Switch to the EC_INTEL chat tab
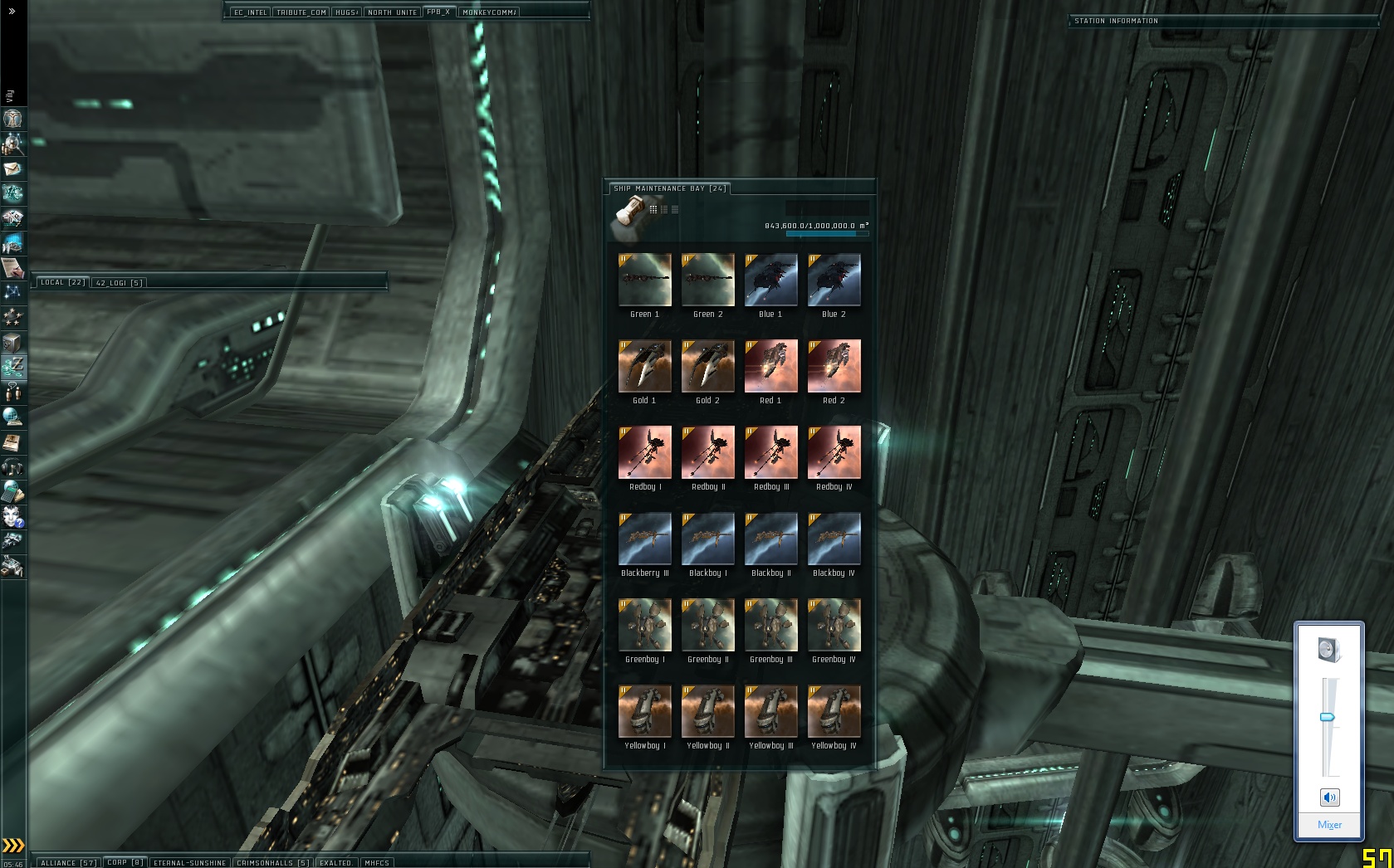This screenshot has height=868, width=1394. (x=250, y=12)
